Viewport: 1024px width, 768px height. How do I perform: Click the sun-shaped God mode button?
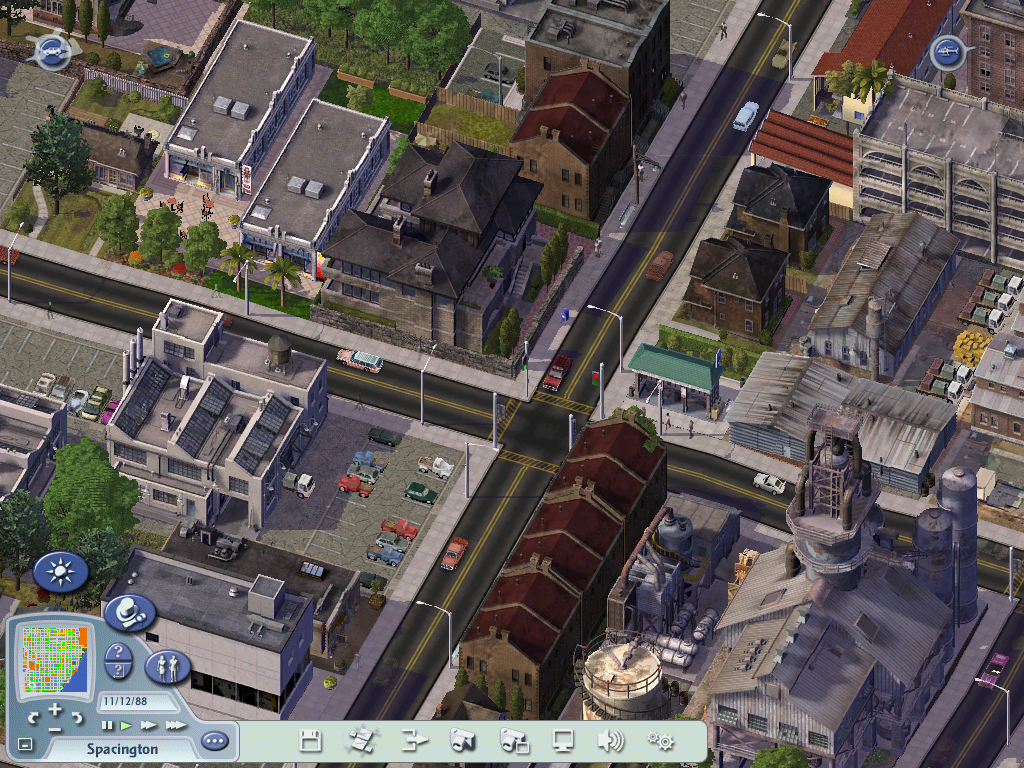[x=61, y=572]
